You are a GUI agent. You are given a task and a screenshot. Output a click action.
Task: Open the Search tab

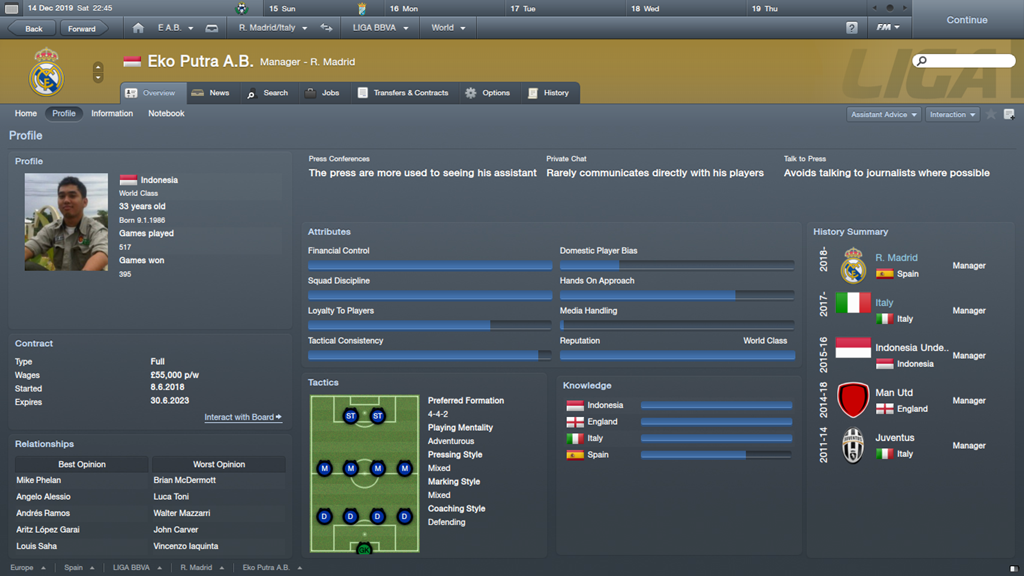(267, 93)
